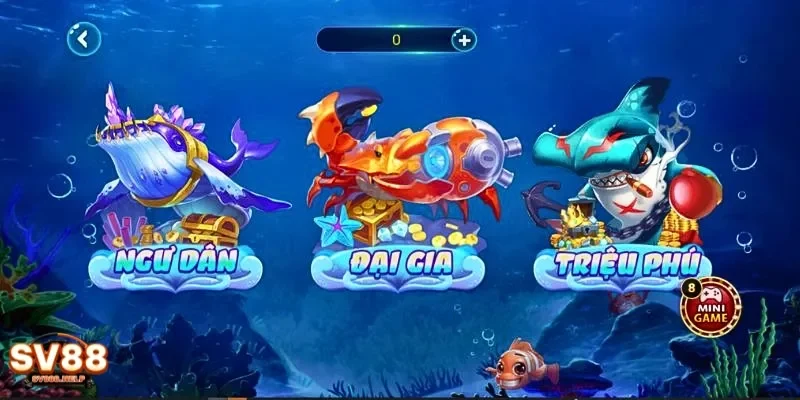Enter the Triệu Phú shark room
800x400 pixels.
coord(622,190)
